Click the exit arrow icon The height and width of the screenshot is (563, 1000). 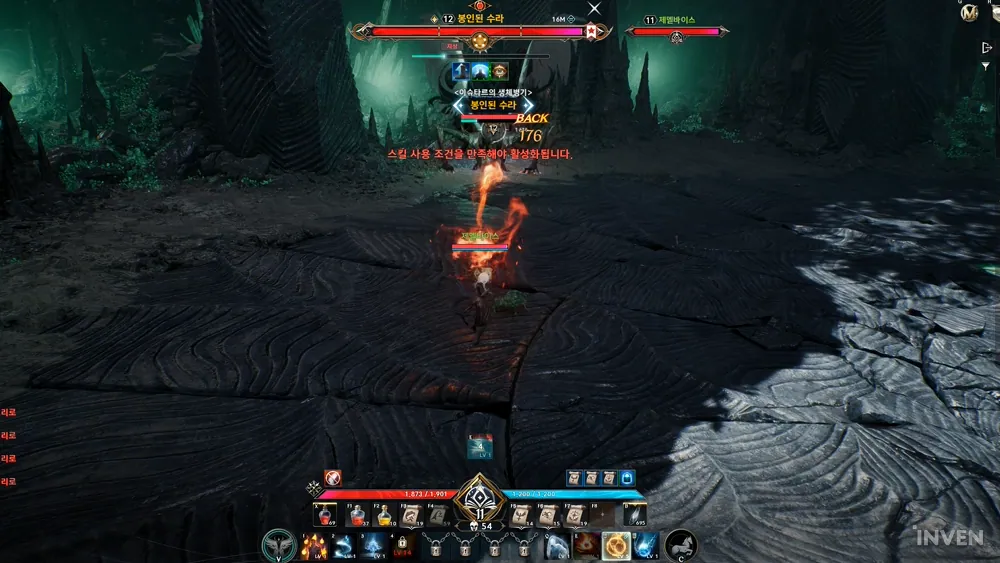987,46
